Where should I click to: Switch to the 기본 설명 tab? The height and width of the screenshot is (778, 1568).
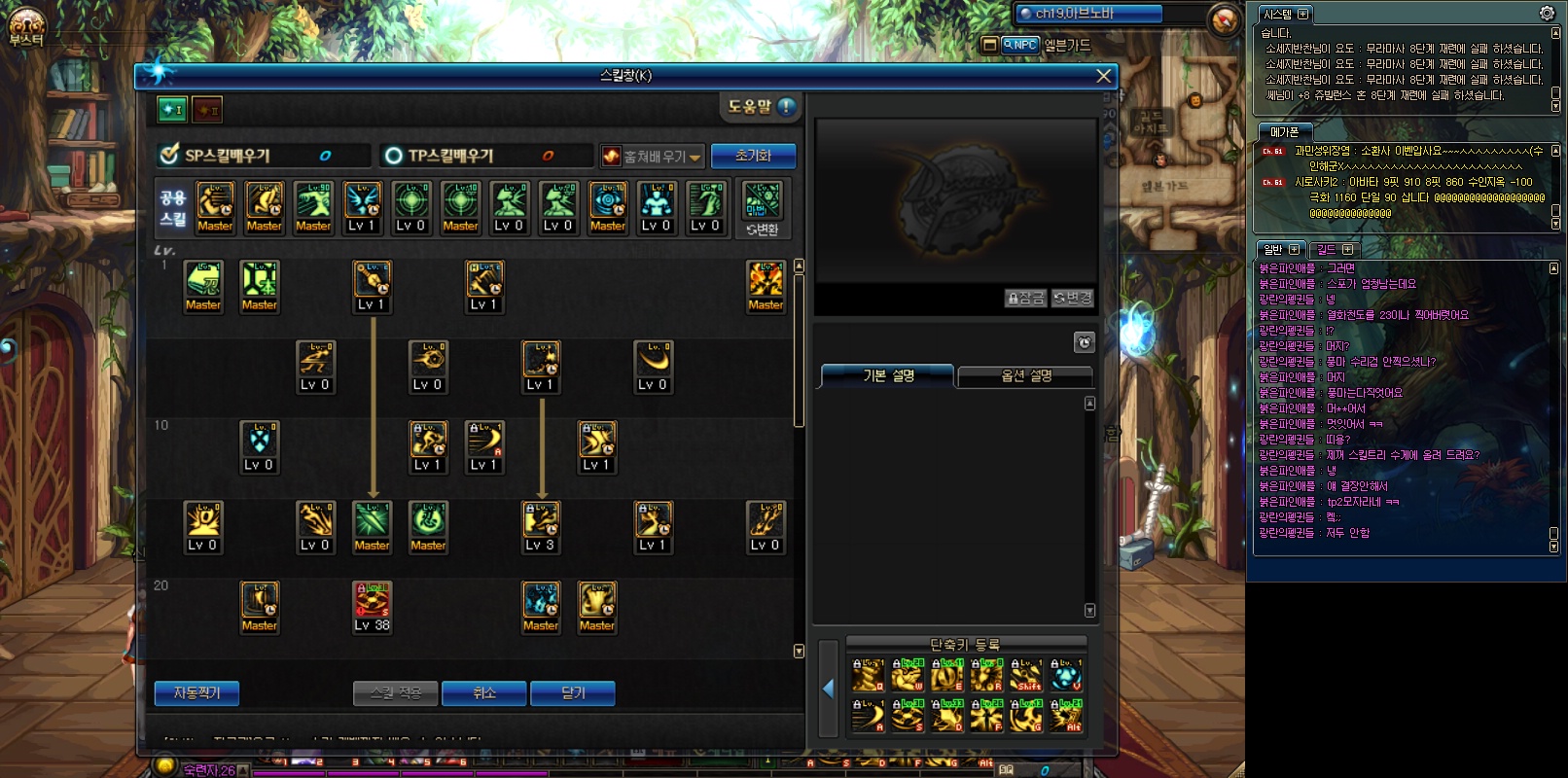887,375
